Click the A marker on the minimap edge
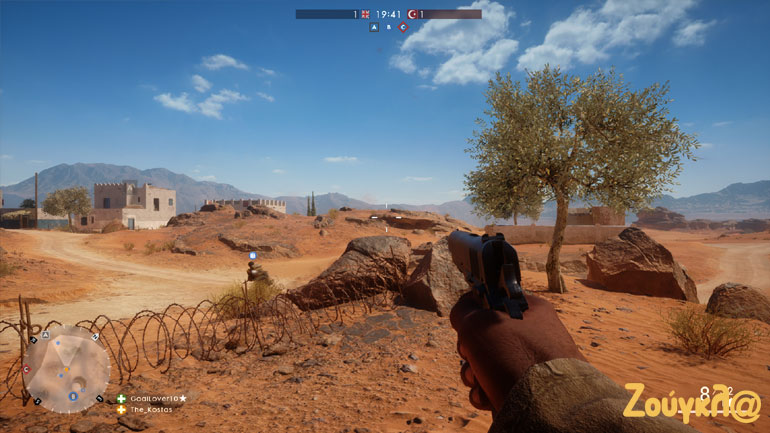The width and height of the screenshot is (770, 433). point(46,335)
